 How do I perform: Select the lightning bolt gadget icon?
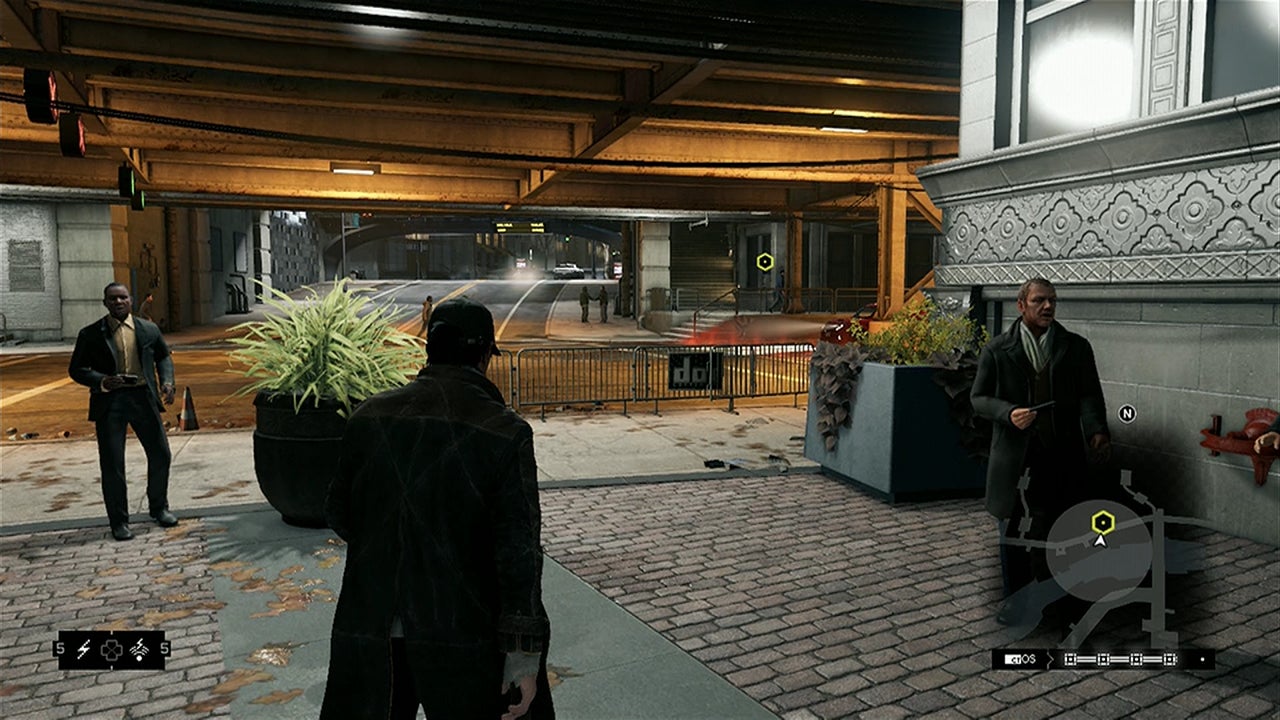(x=84, y=650)
